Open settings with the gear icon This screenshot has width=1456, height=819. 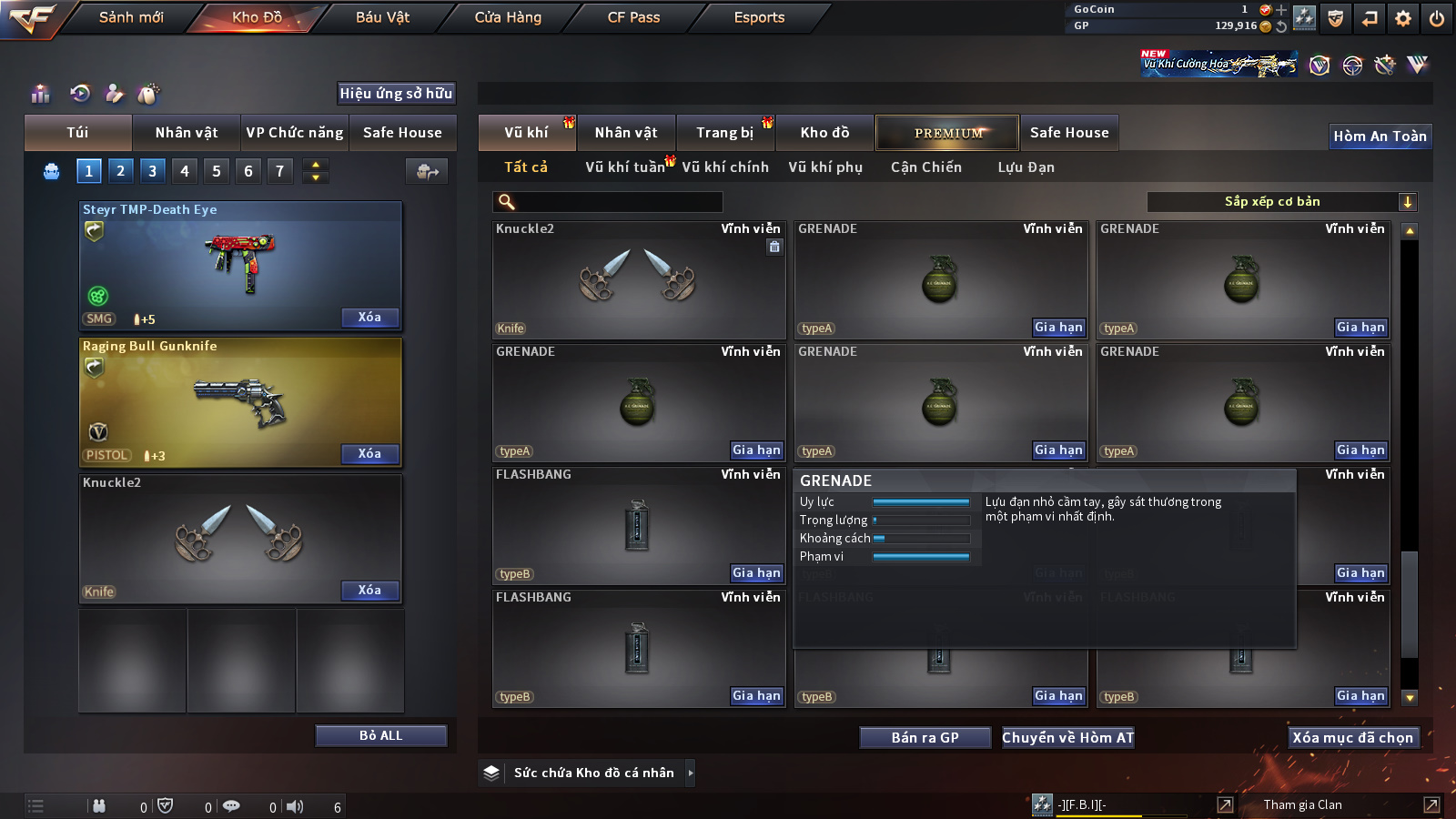1403,18
